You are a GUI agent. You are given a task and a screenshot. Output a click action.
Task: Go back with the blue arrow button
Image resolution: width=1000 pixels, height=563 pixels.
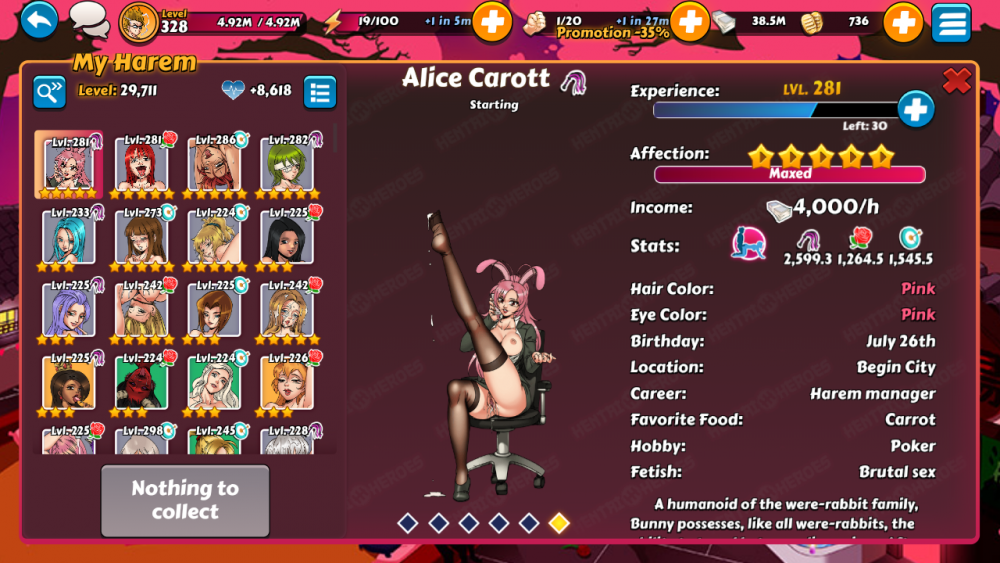coord(39,20)
